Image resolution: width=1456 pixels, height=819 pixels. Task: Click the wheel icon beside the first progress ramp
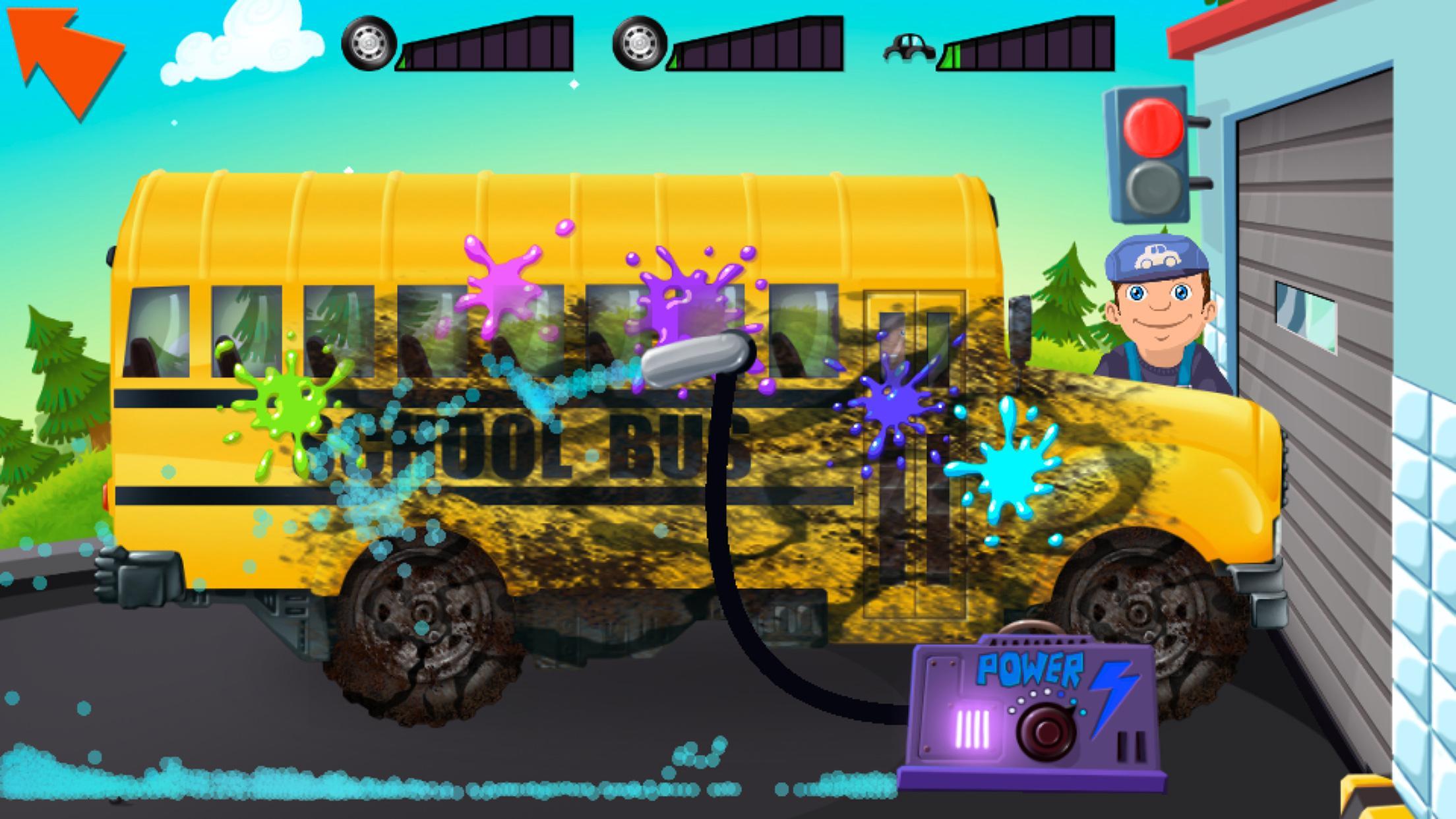tap(369, 43)
